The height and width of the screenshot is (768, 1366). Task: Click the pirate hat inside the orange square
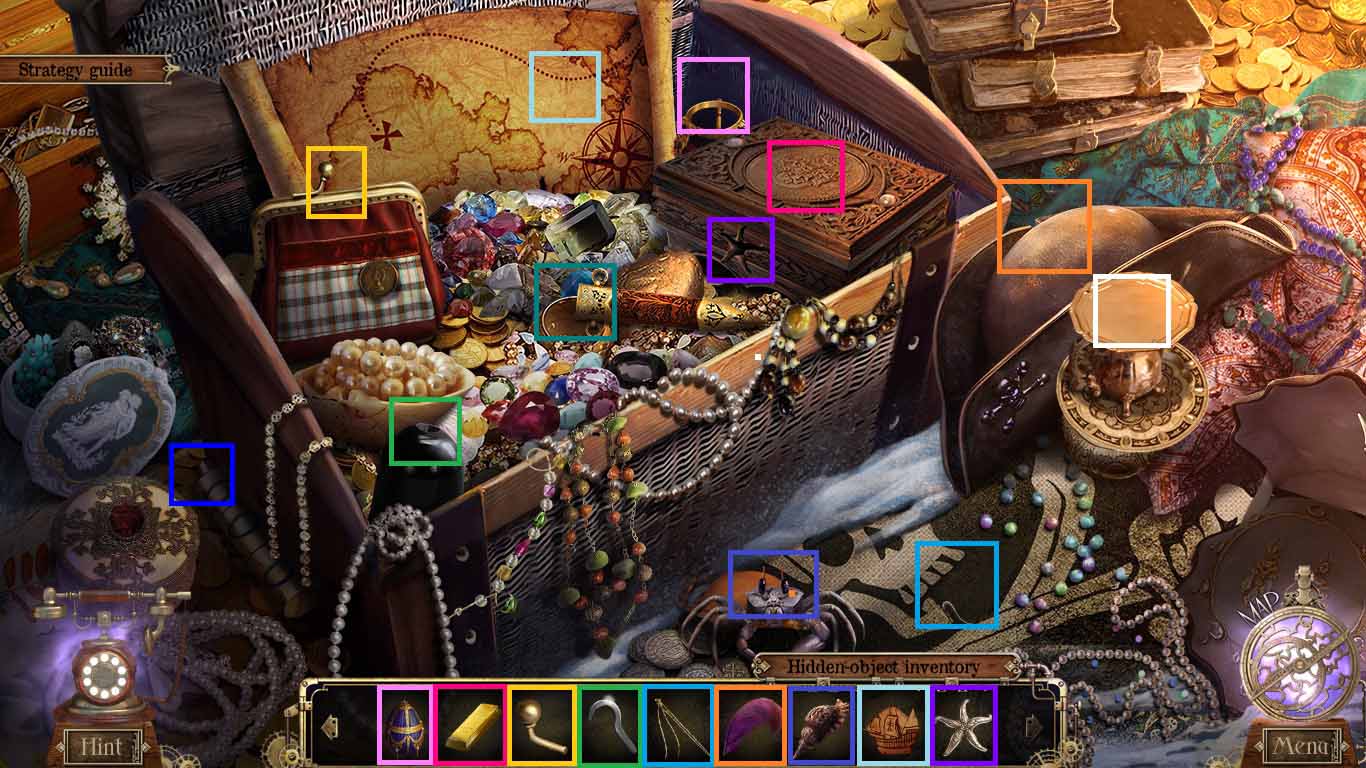tap(1045, 225)
